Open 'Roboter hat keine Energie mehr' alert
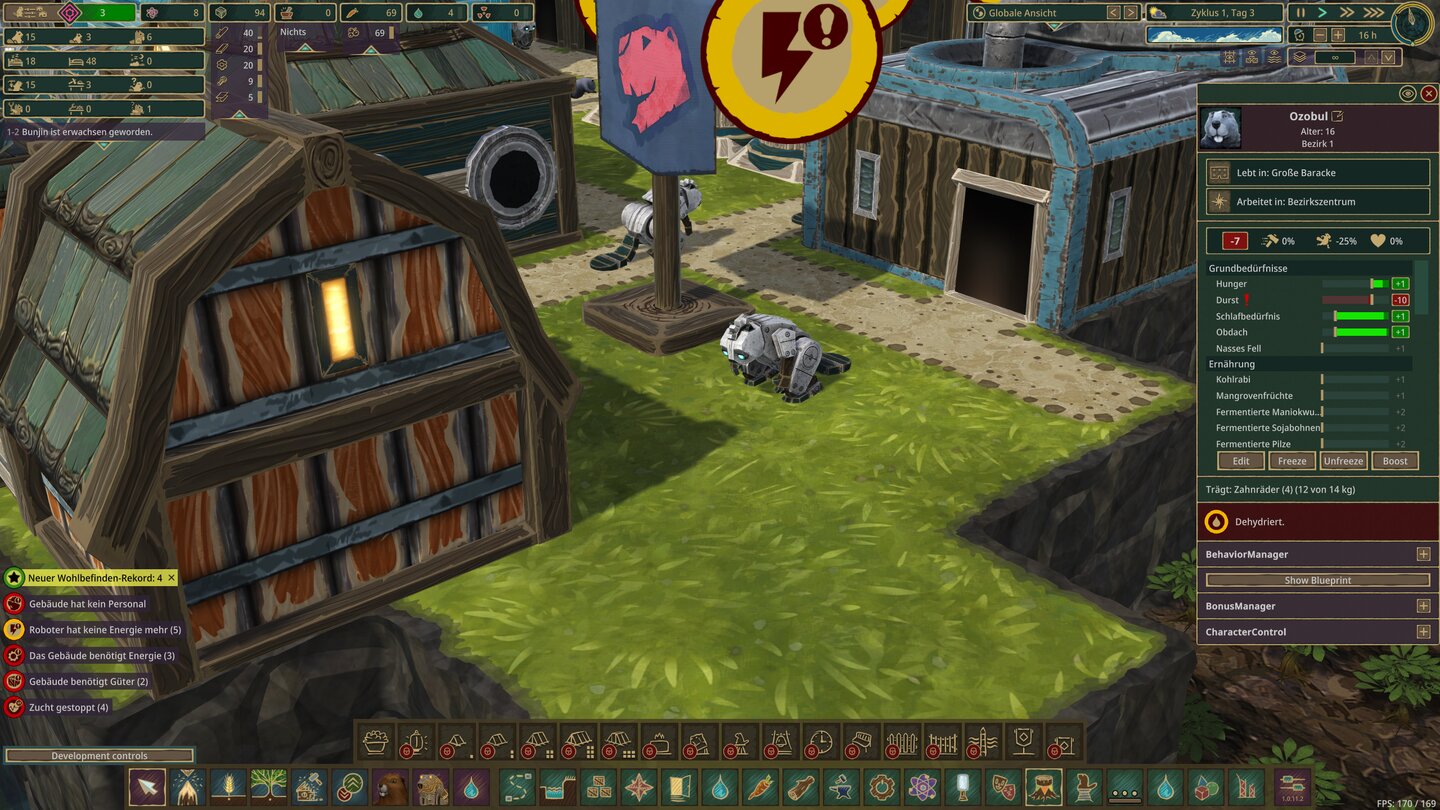Image resolution: width=1440 pixels, height=810 pixels. coord(104,630)
